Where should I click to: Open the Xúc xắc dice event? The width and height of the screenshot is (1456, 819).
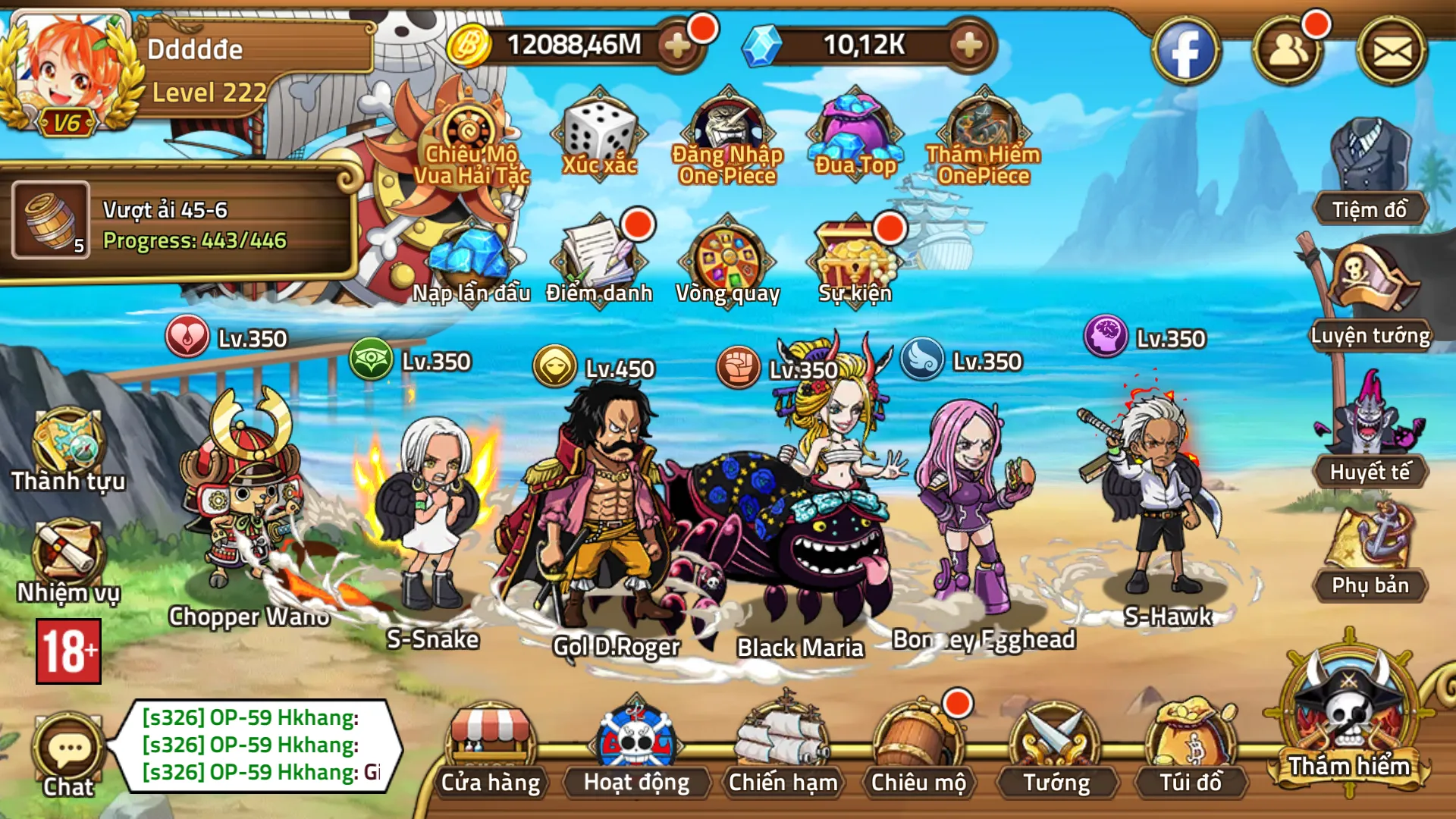tap(598, 136)
